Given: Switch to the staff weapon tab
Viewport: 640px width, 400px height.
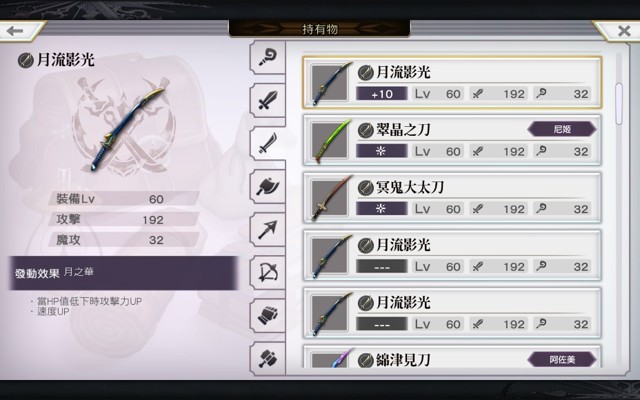Looking at the screenshot, I should 269,56.
